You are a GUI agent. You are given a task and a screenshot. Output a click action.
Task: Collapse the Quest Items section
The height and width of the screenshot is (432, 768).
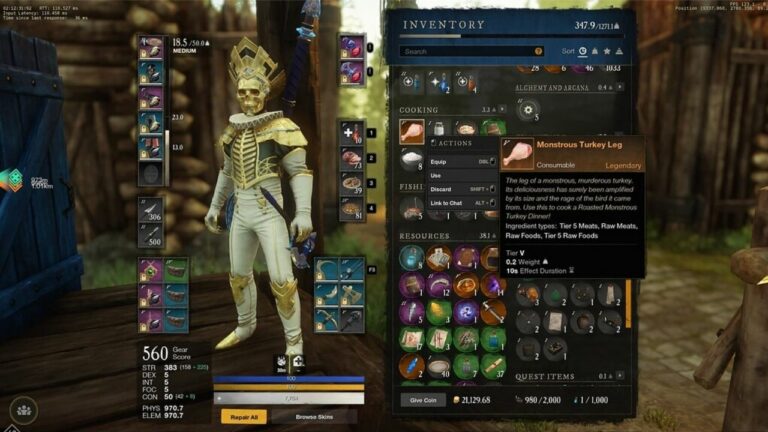pyautogui.click(x=620, y=377)
